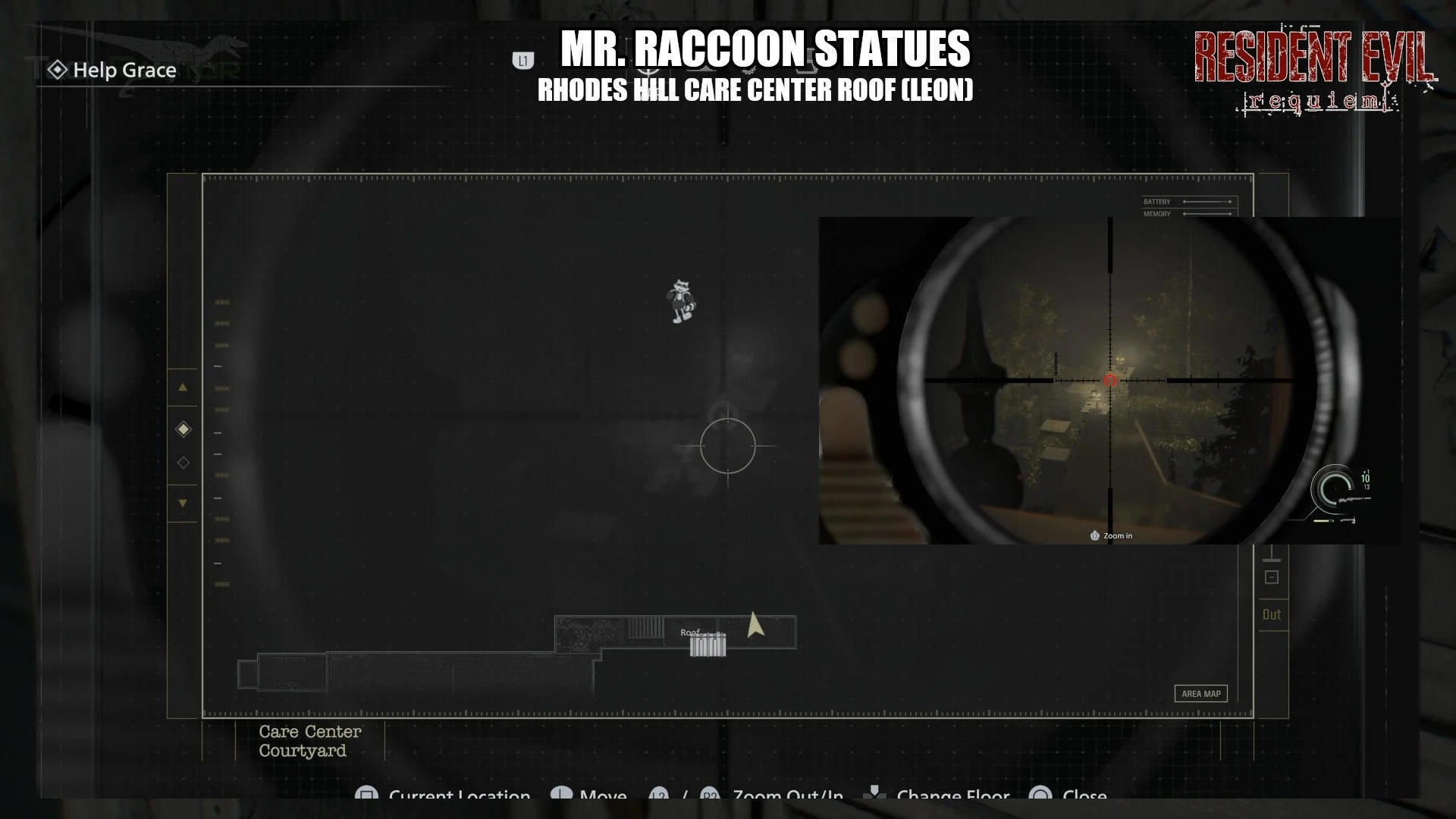Viewport: 1456px width, 819px height.
Task: Select the Help Grace objective tracker
Action: click(x=114, y=71)
